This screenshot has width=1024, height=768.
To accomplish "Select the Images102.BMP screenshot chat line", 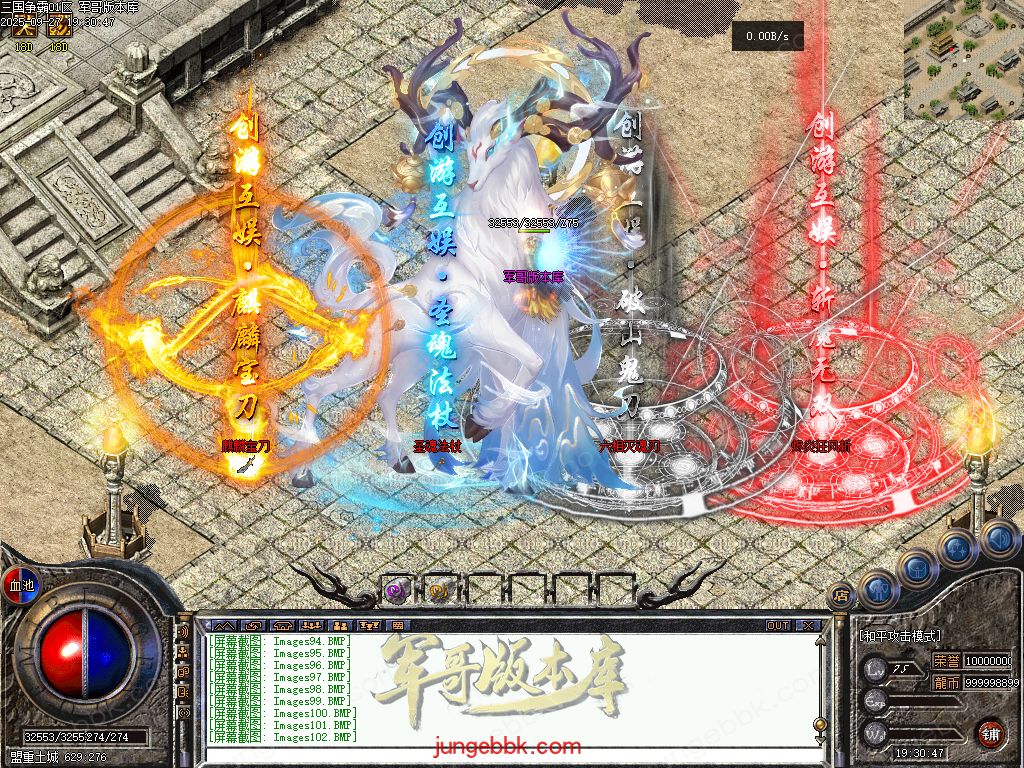I will coord(283,737).
